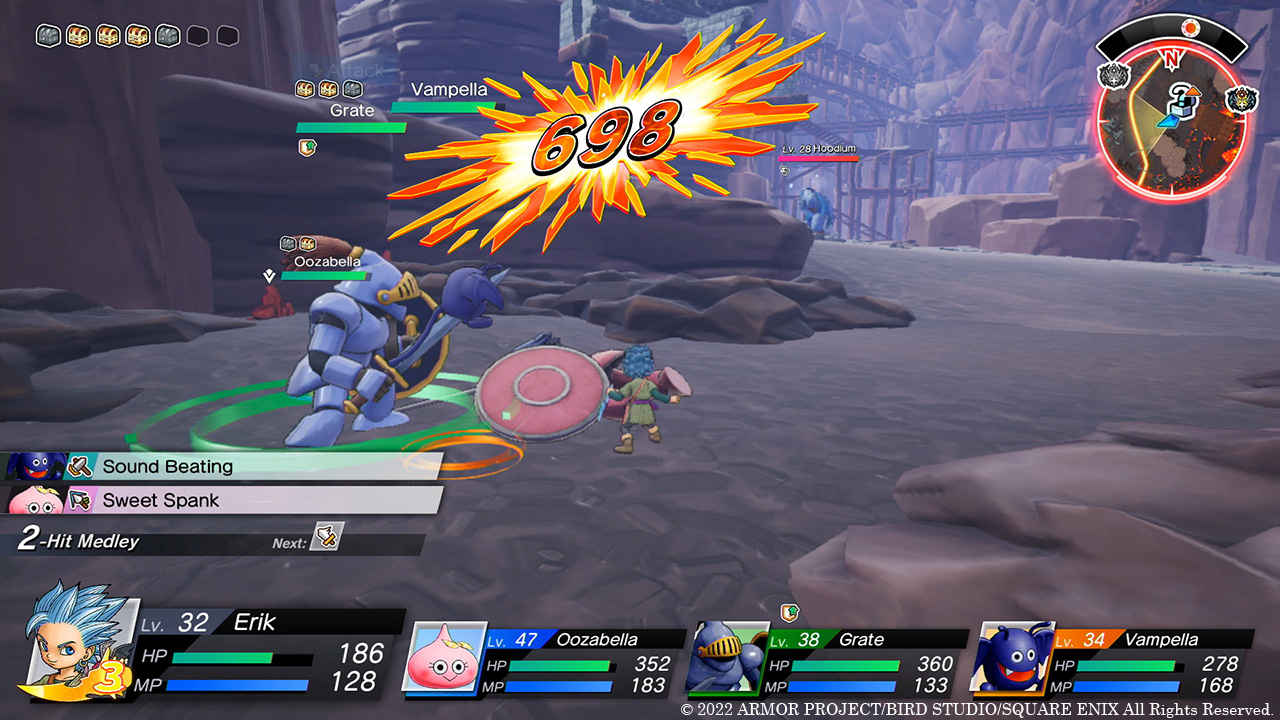Select Grate's armored knight portrait
This screenshot has width=1280, height=720.
point(726,658)
